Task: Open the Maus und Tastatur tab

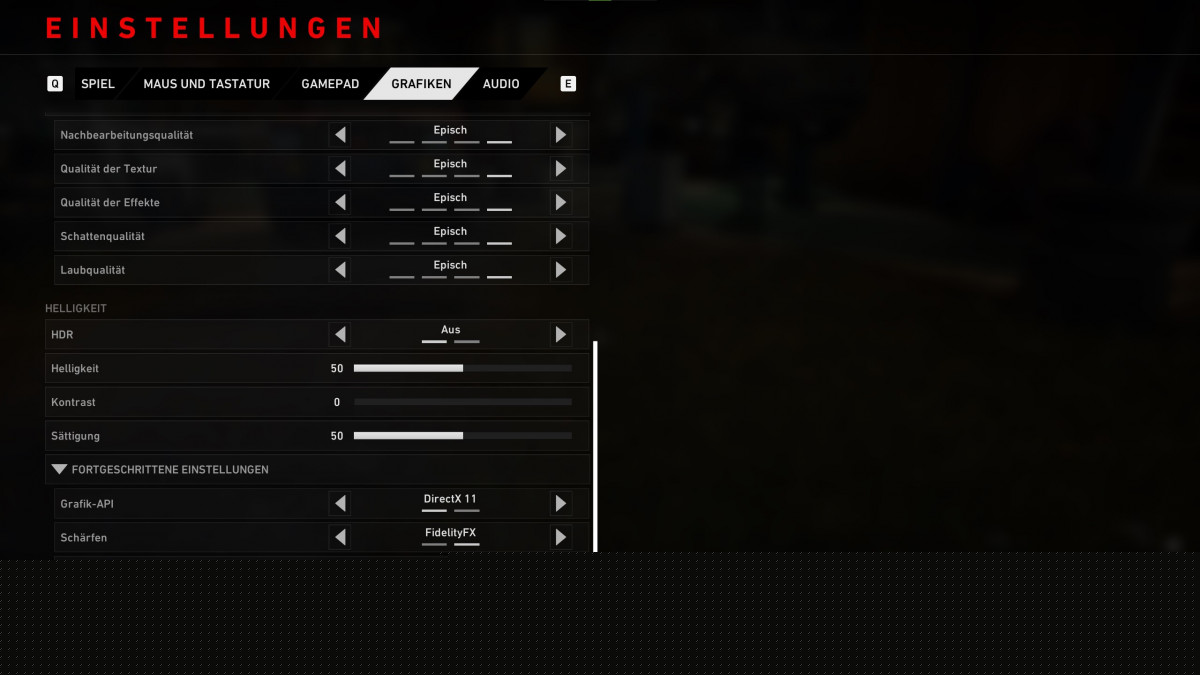Action: [206, 84]
